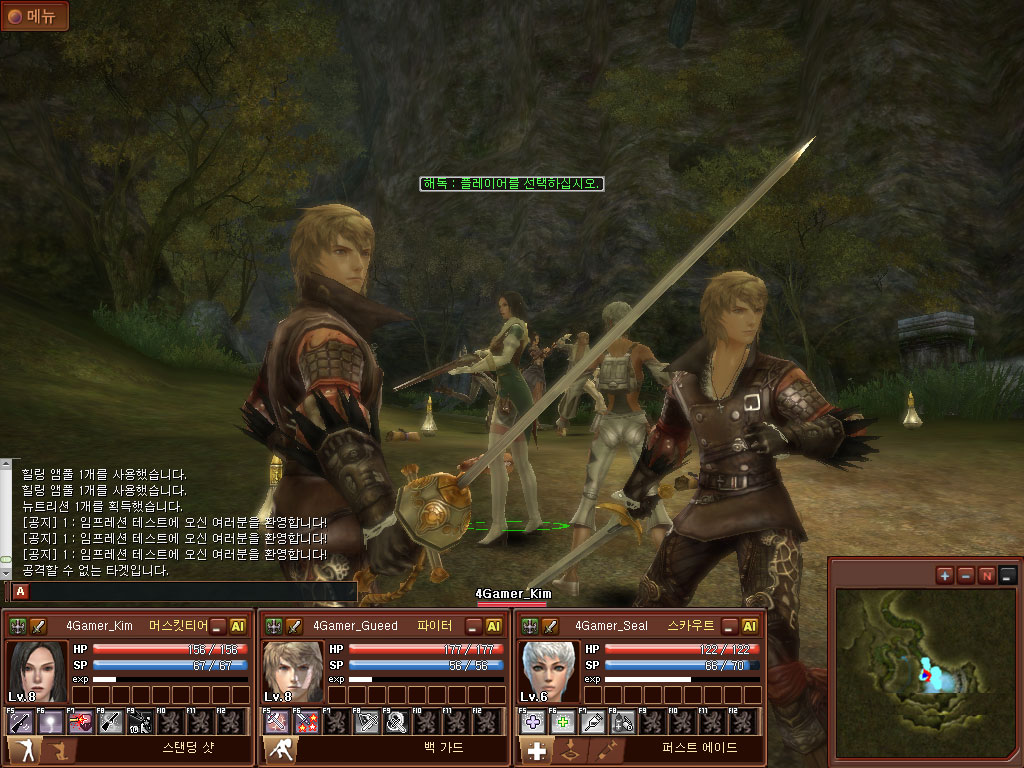
Task: Activate 4Gamer_Gueed's F5 sword skill
Action: coord(277,721)
